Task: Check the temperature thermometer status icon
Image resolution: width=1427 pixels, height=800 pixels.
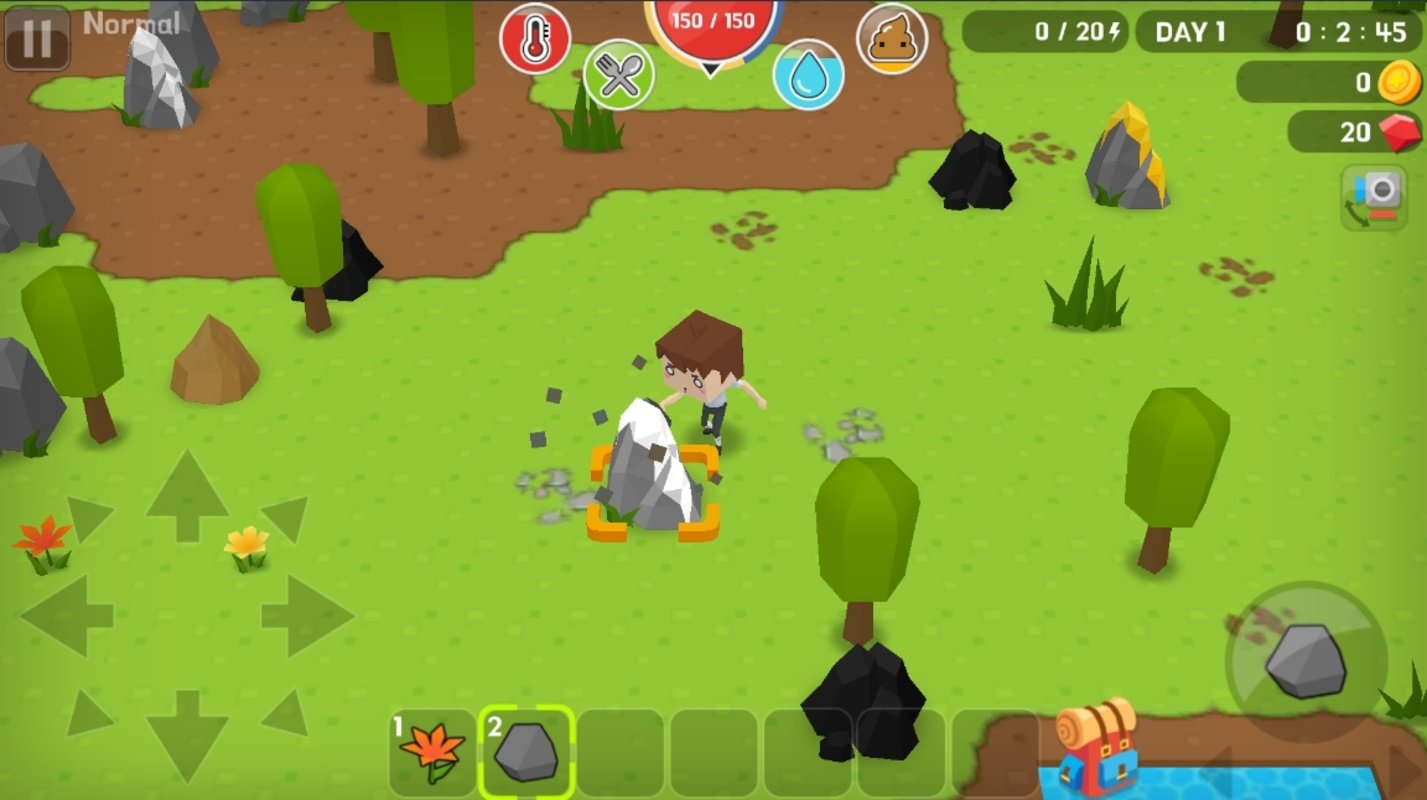Action: (535, 39)
